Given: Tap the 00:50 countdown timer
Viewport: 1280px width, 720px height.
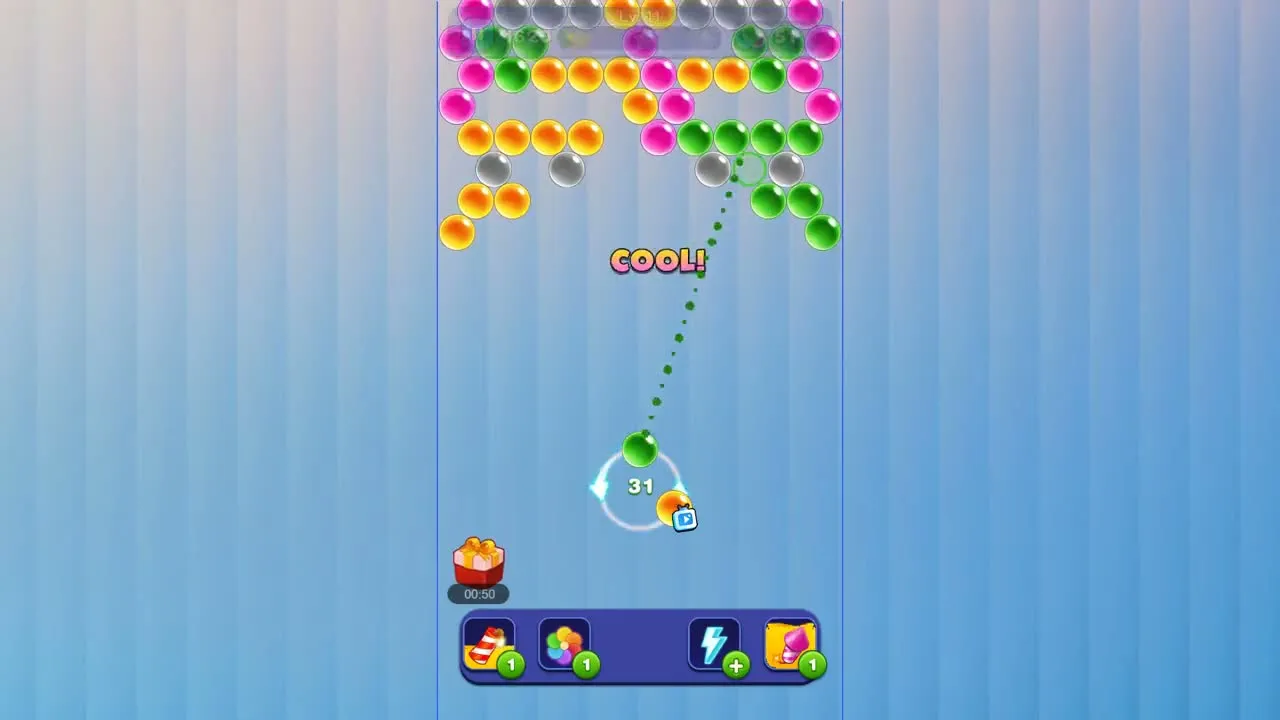Looking at the screenshot, I should [x=478, y=594].
